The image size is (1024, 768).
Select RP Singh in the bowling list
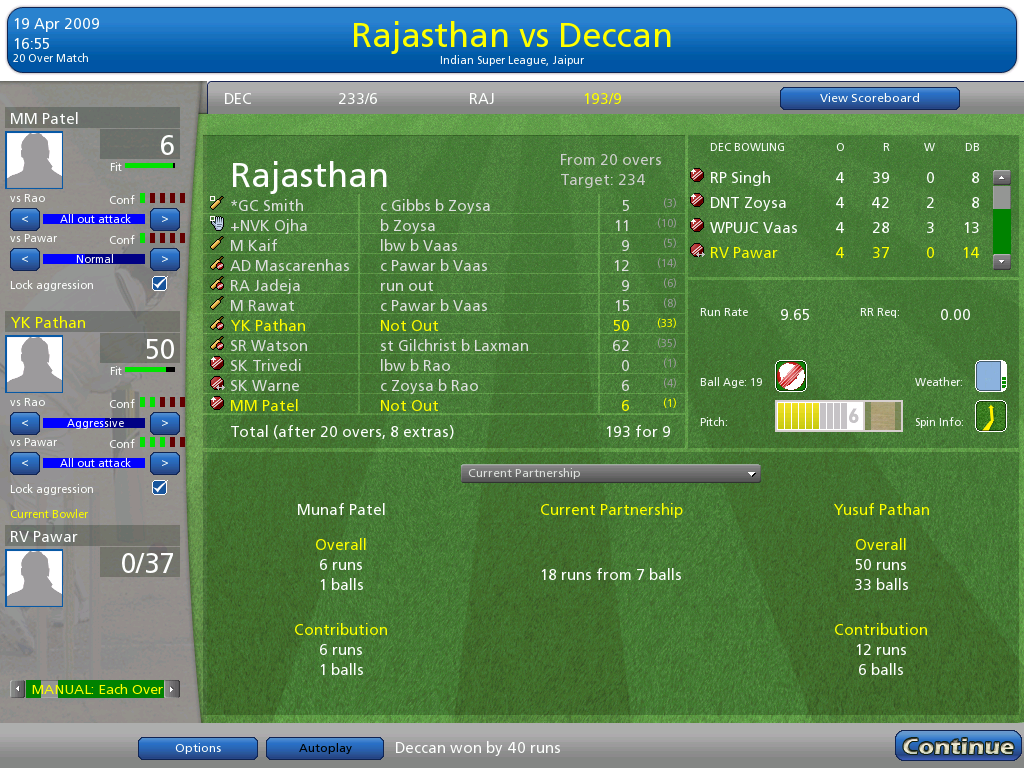pos(740,178)
